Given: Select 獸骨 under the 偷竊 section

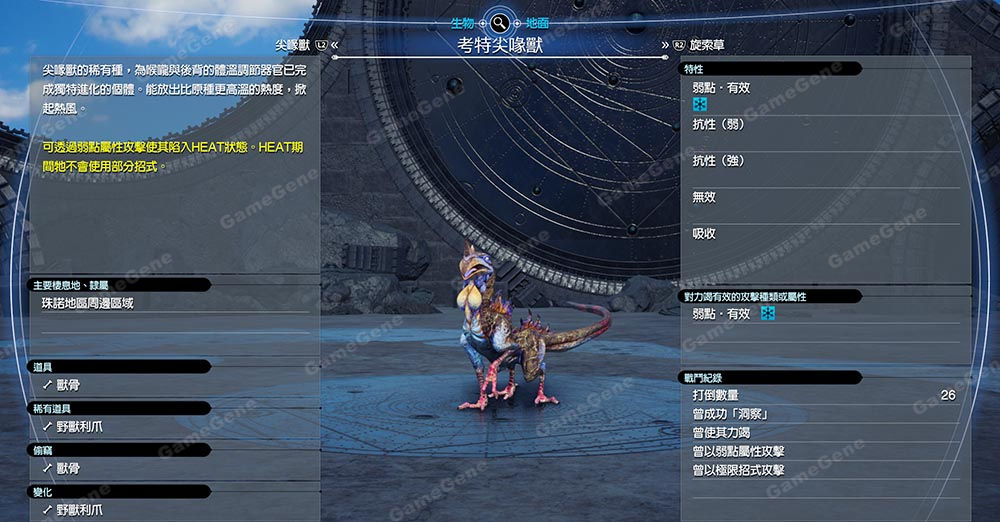Looking at the screenshot, I should [x=68, y=468].
